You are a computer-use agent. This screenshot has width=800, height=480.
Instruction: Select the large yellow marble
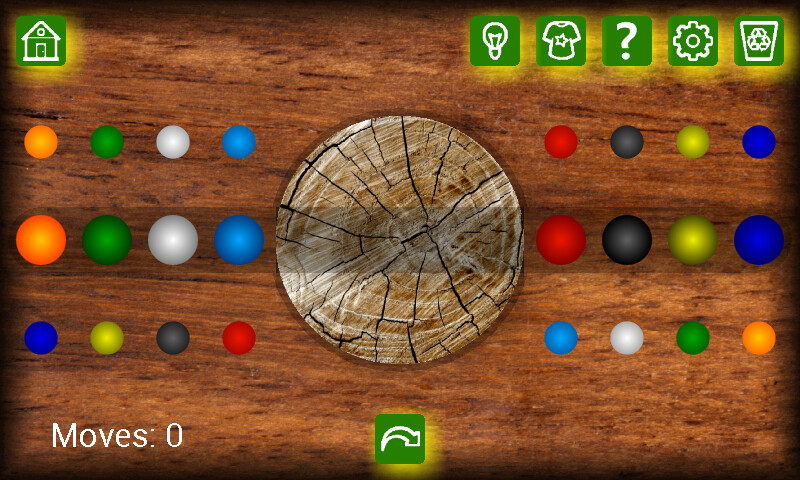click(x=693, y=240)
